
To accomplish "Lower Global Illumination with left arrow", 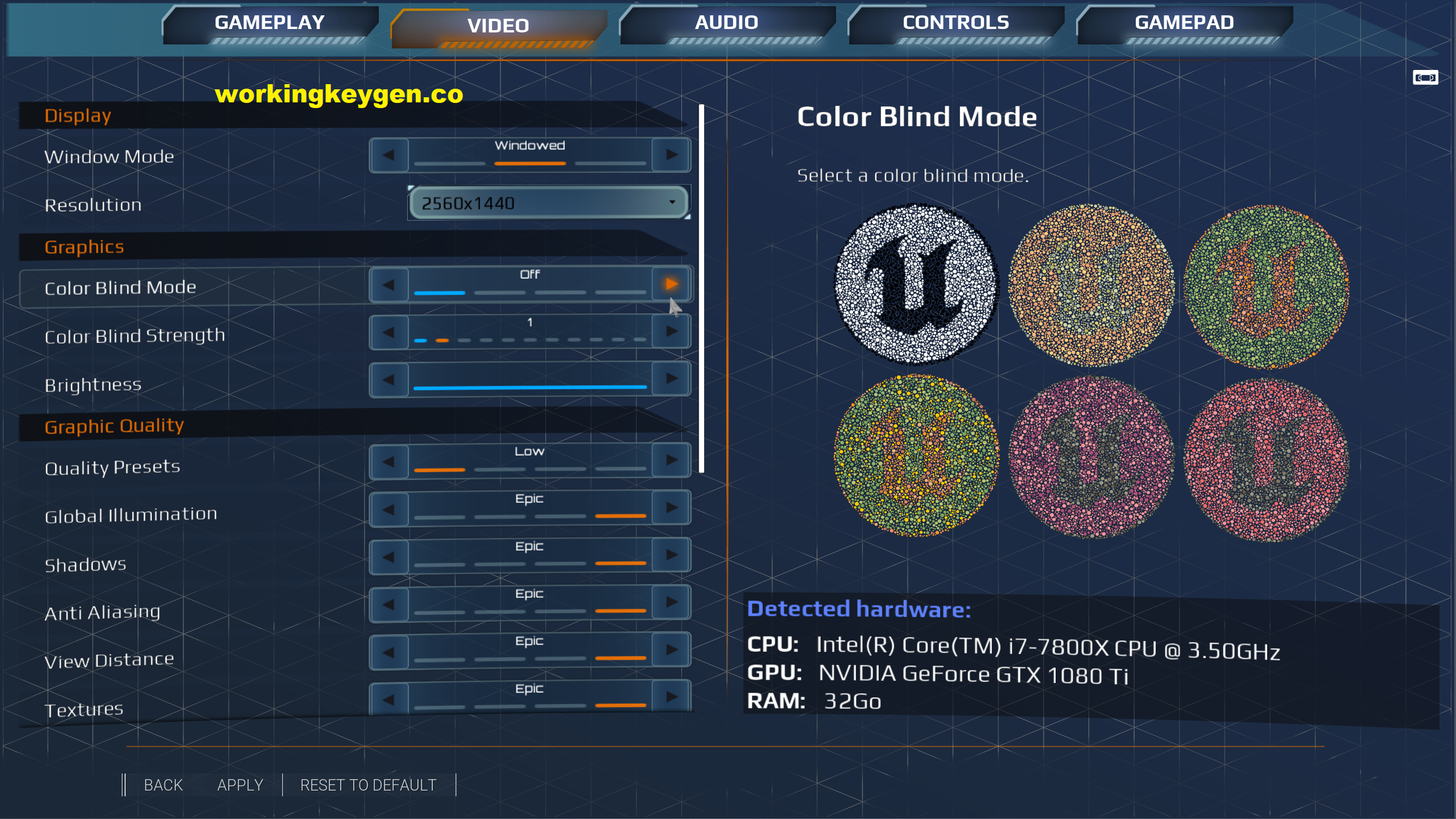I will click(x=389, y=508).
